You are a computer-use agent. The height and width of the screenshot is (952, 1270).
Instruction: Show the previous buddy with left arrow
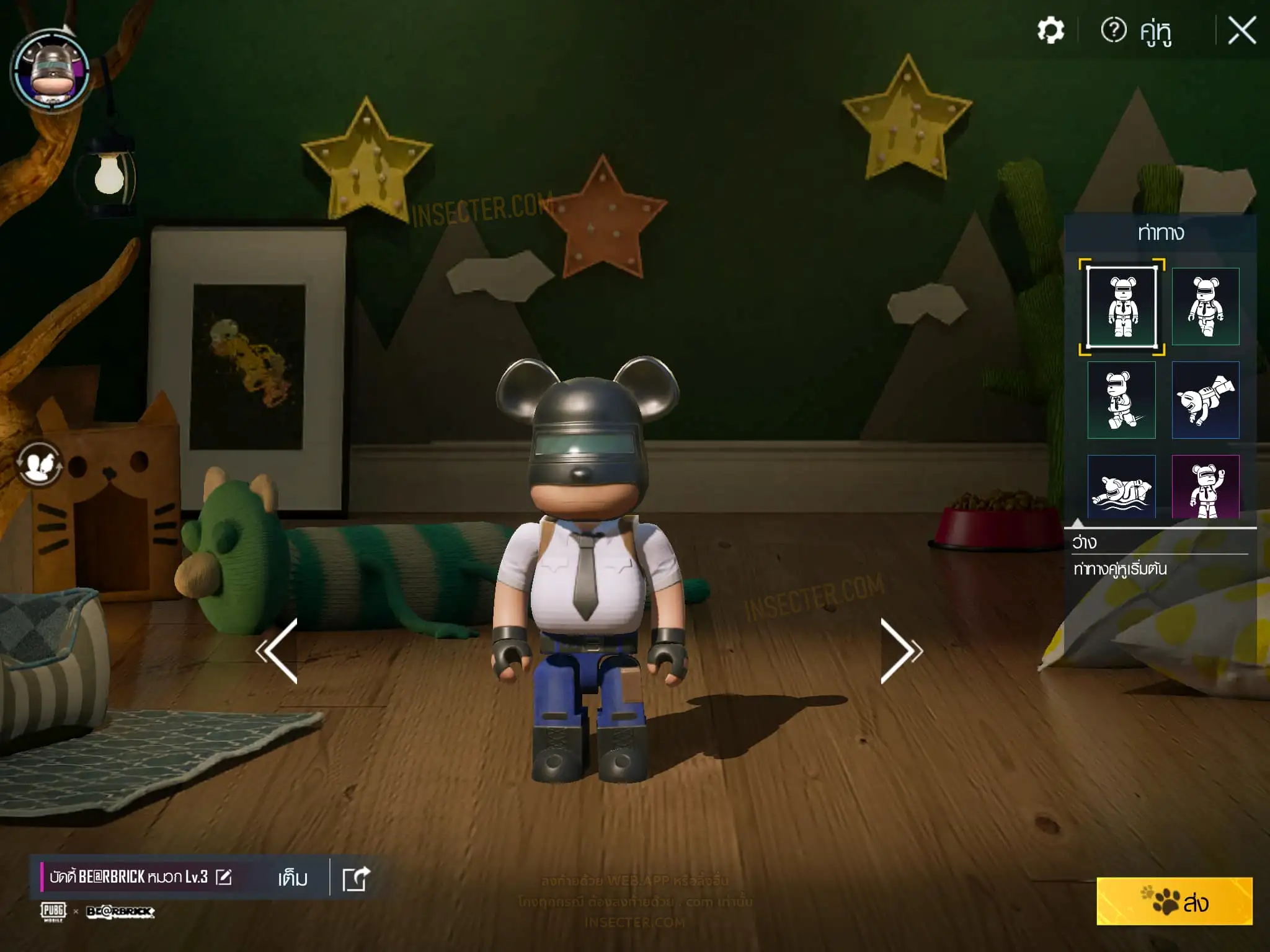[x=277, y=651]
